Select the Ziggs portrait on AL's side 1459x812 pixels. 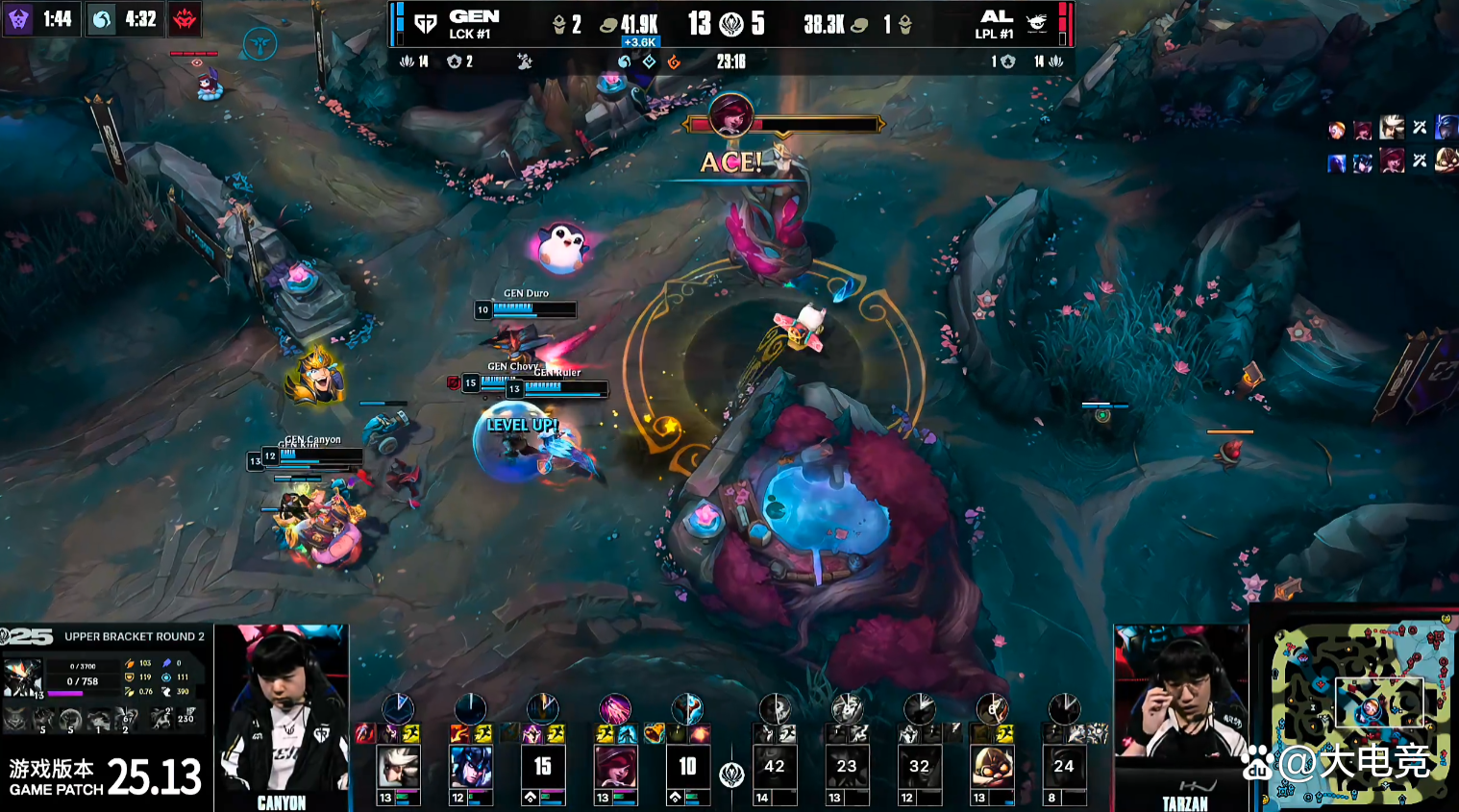pyautogui.click(x=992, y=767)
